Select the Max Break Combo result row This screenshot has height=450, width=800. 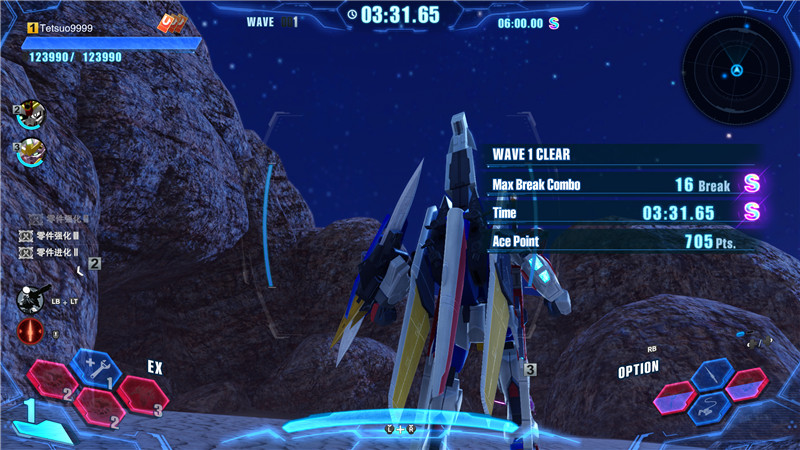tap(620, 185)
